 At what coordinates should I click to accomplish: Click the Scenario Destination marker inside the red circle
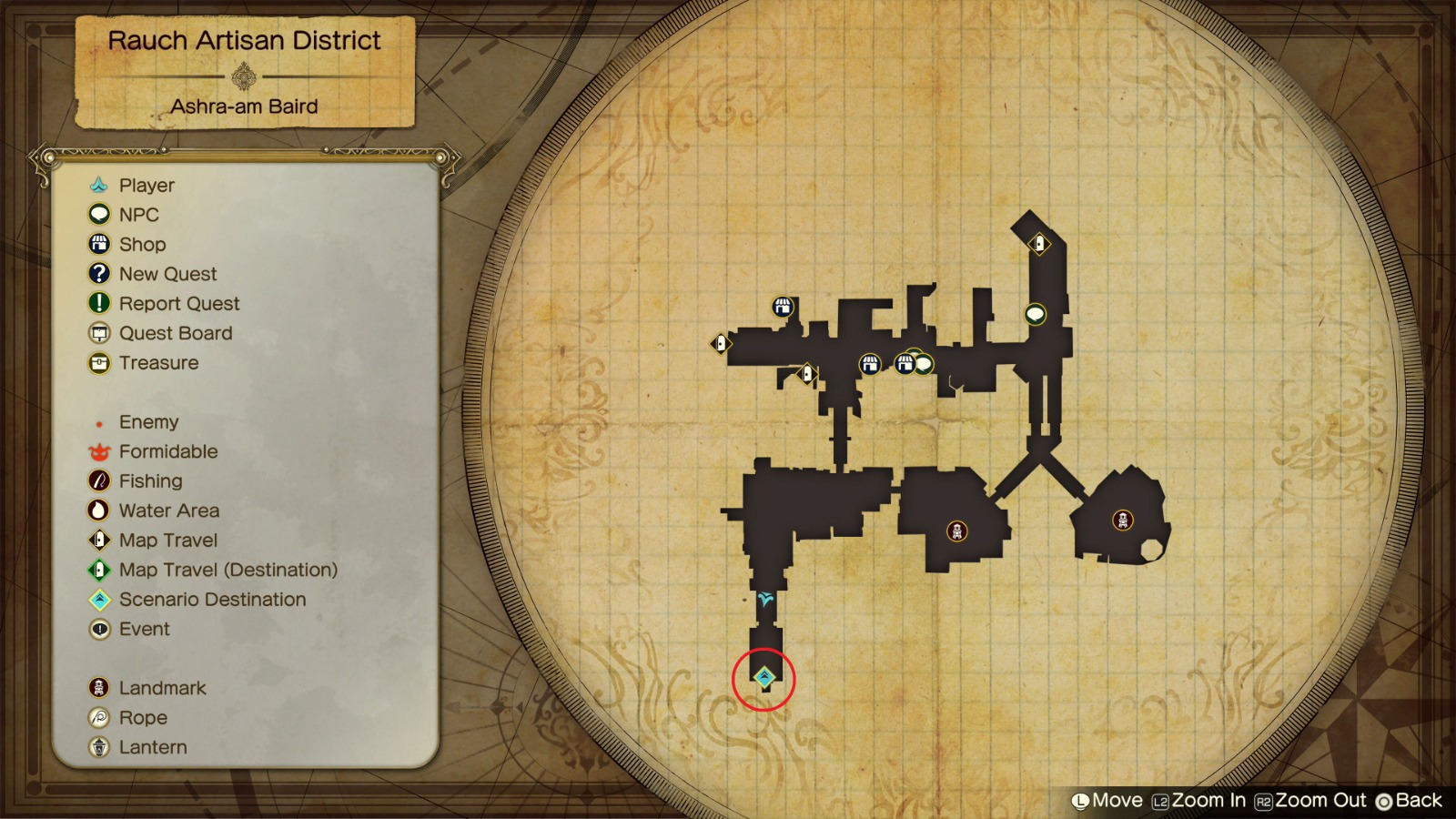[763, 675]
